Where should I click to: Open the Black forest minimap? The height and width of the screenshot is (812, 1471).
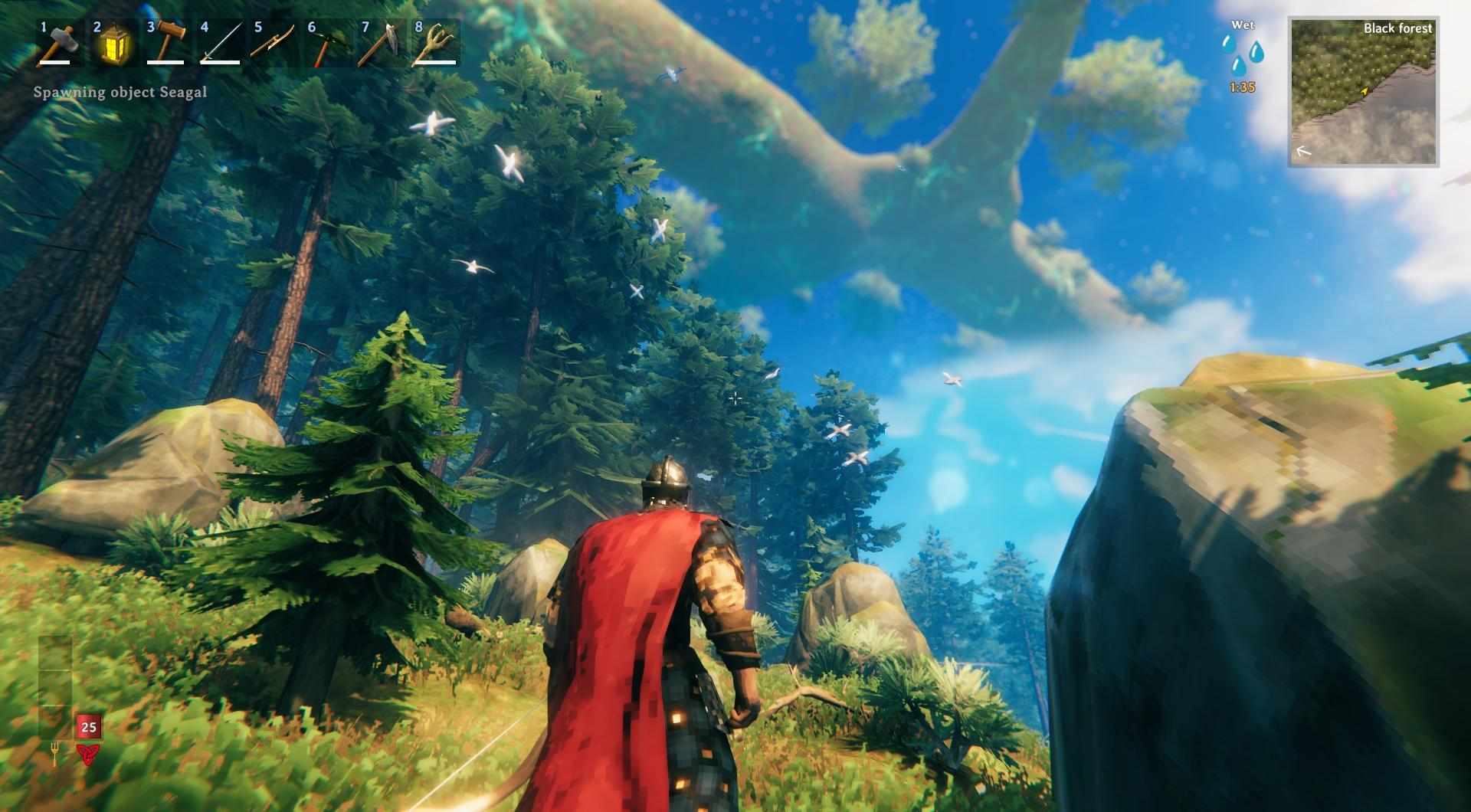[1363, 92]
